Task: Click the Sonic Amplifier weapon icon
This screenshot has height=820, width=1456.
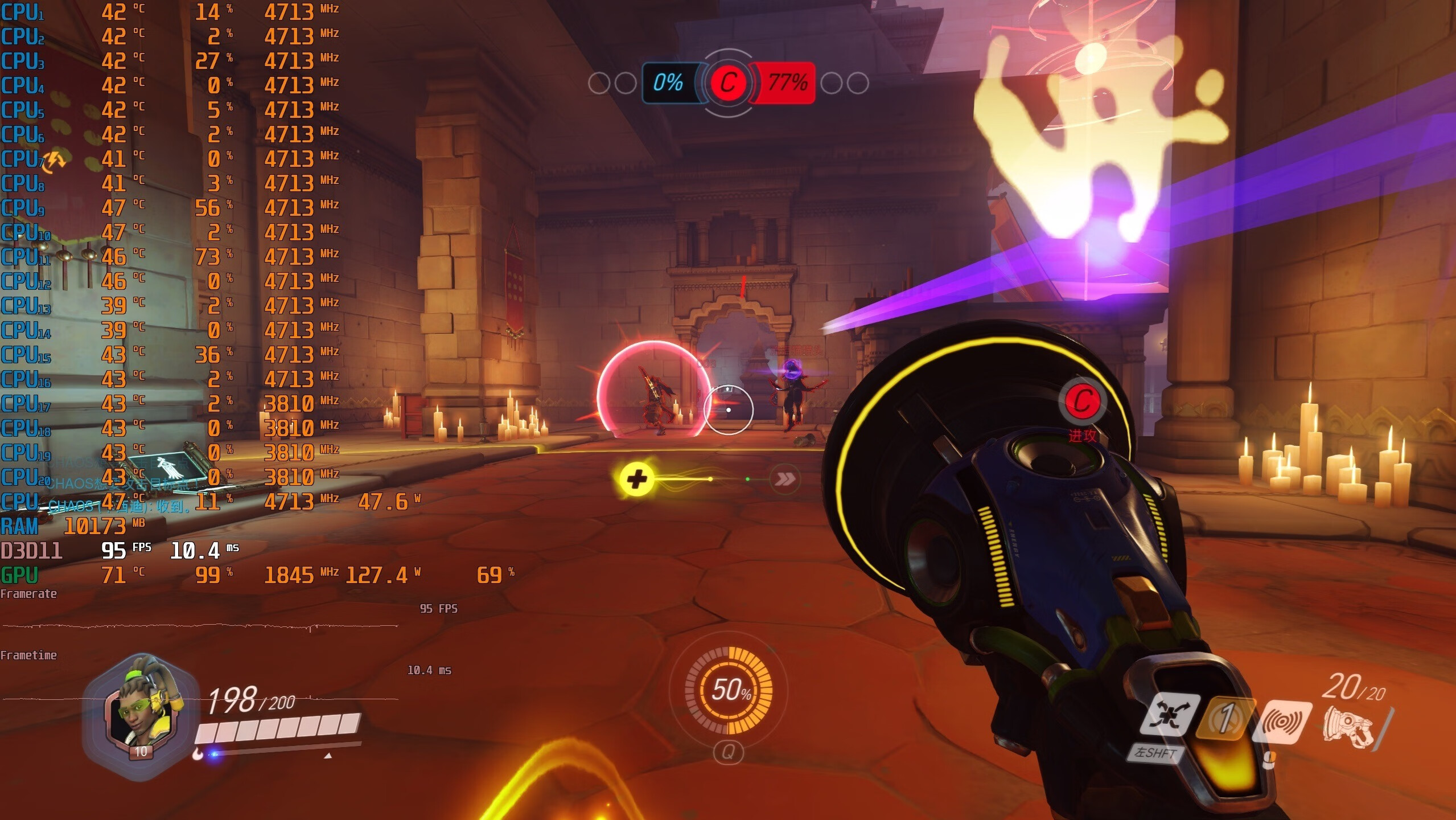Action: 1348,727
